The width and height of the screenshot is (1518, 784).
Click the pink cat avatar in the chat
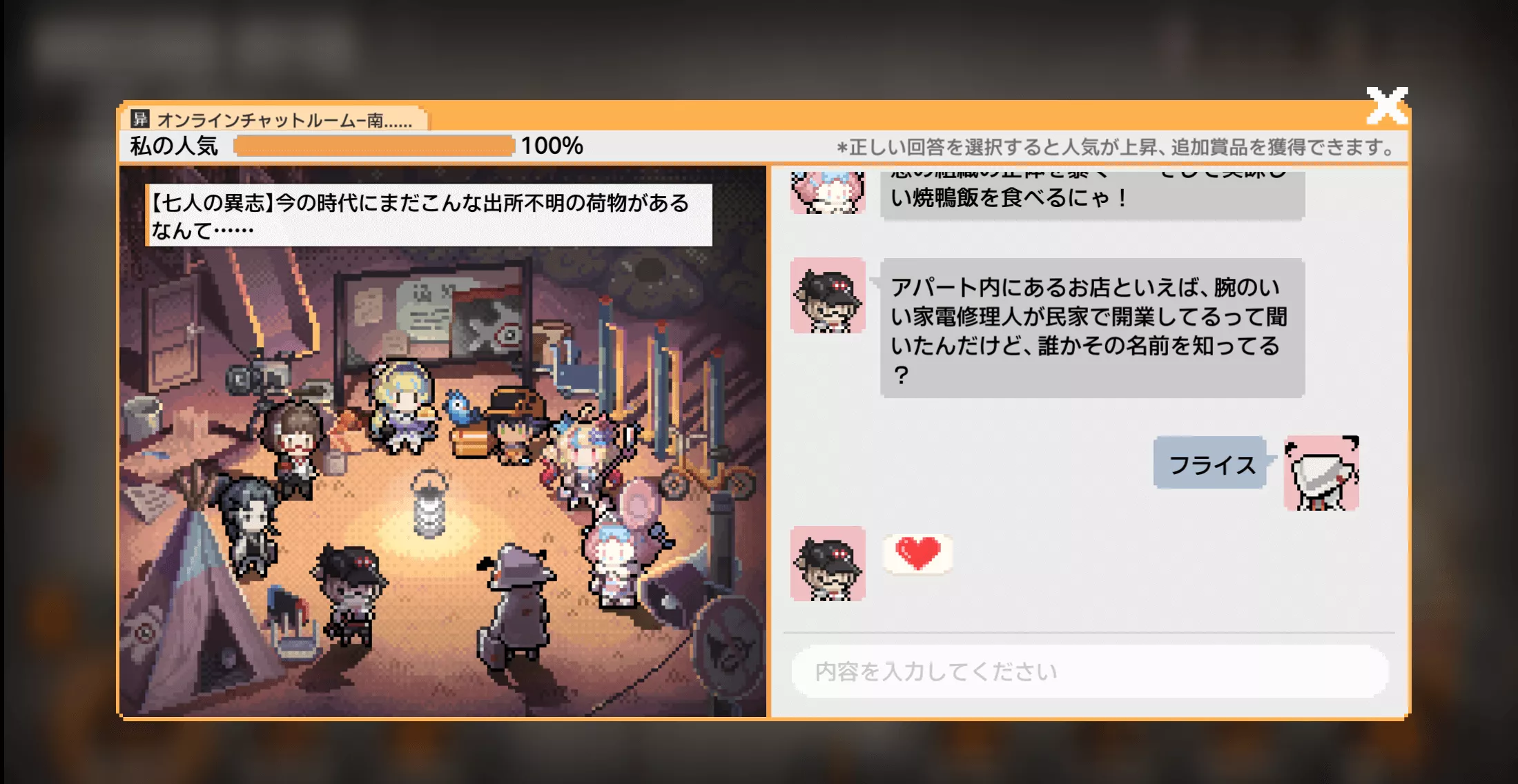click(x=828, y=193)
